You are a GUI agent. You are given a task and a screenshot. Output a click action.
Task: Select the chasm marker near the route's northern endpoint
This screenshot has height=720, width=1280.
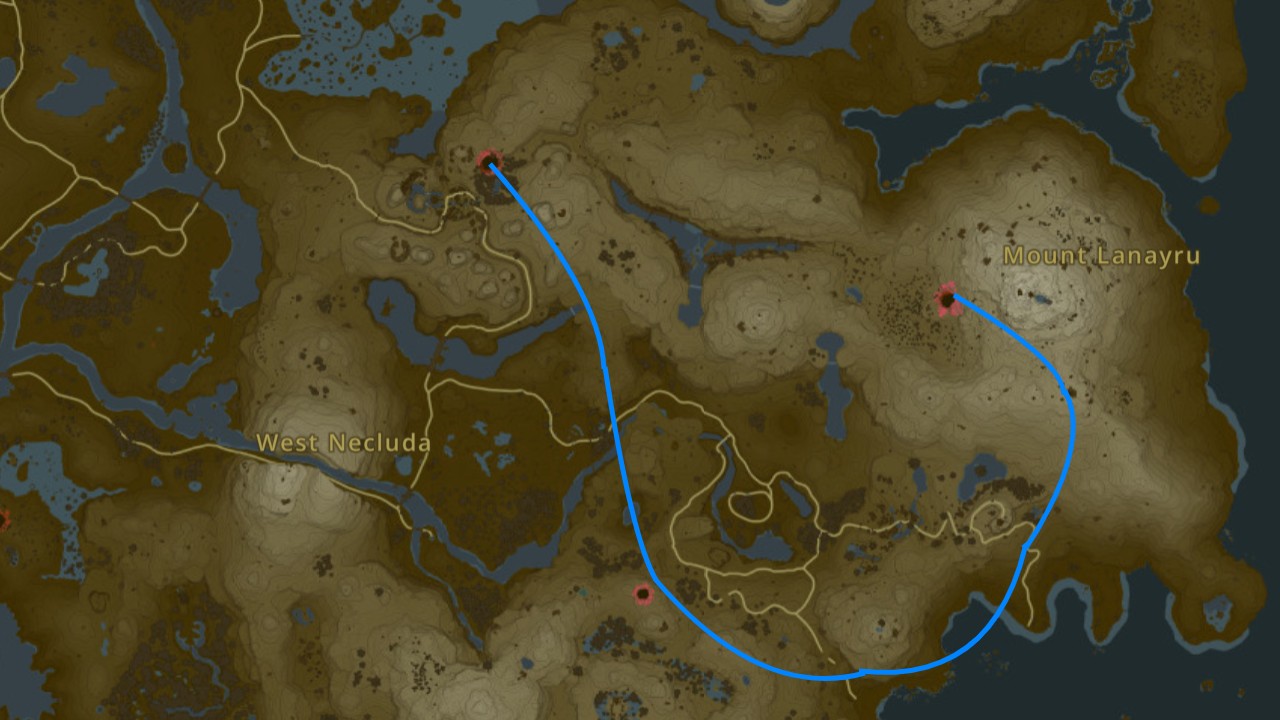488,160
